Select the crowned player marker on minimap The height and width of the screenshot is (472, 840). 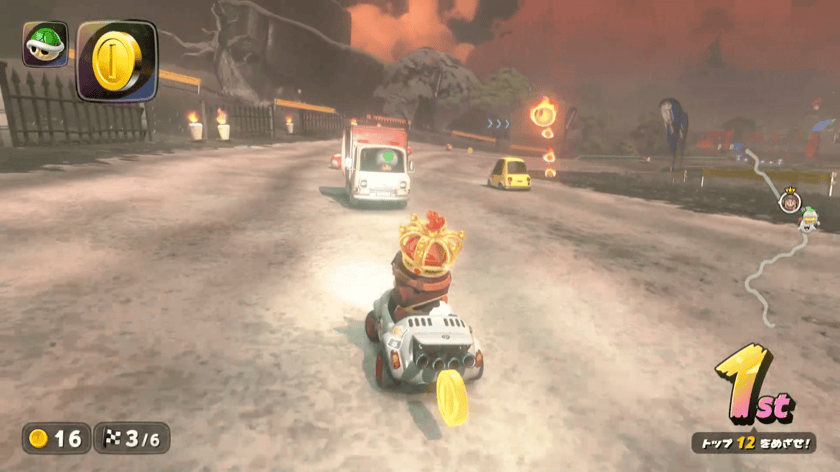click(789, 198)
